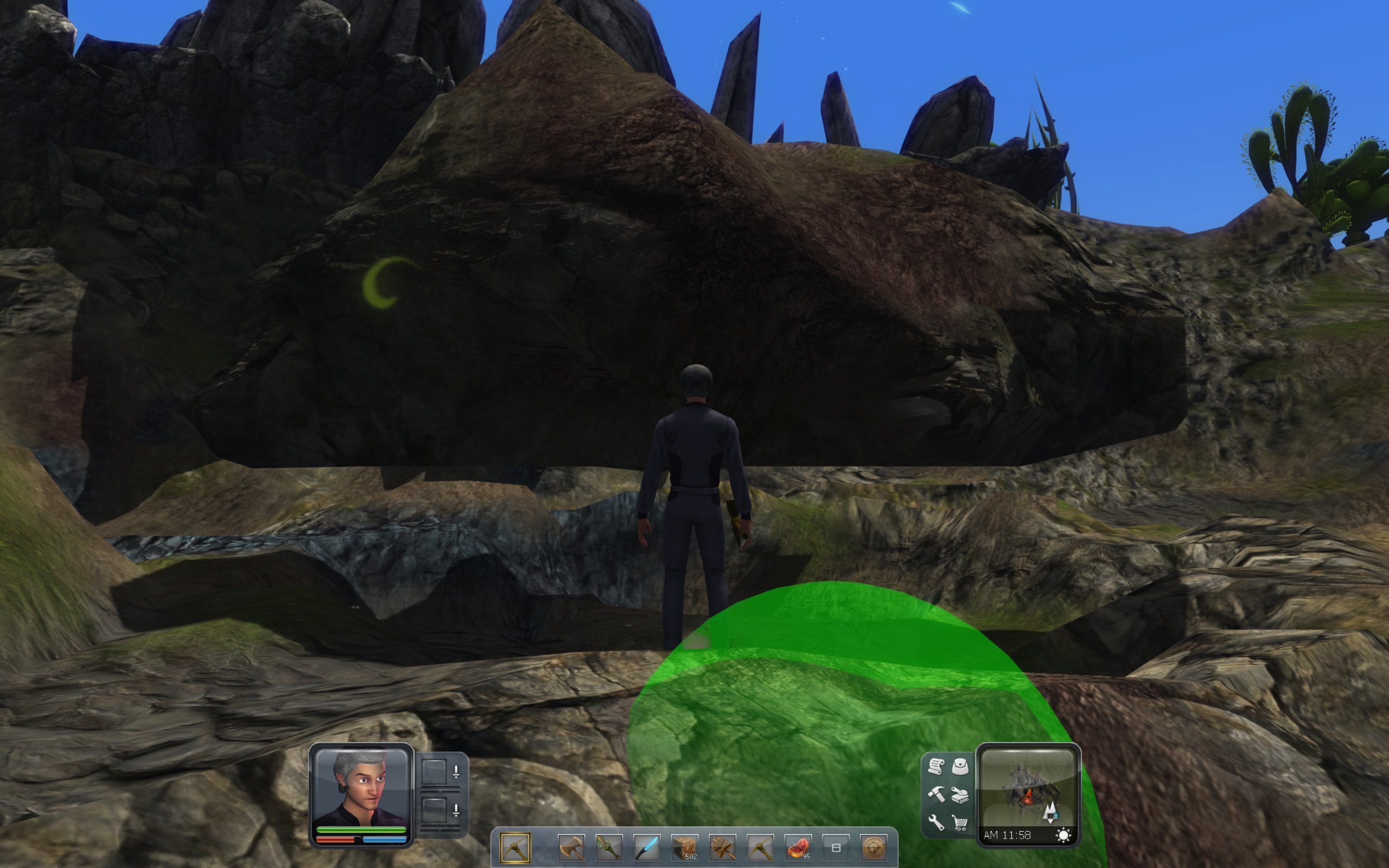1389x868 pixels.
Task: Open the shopping cart store
Action: [960, 823]
